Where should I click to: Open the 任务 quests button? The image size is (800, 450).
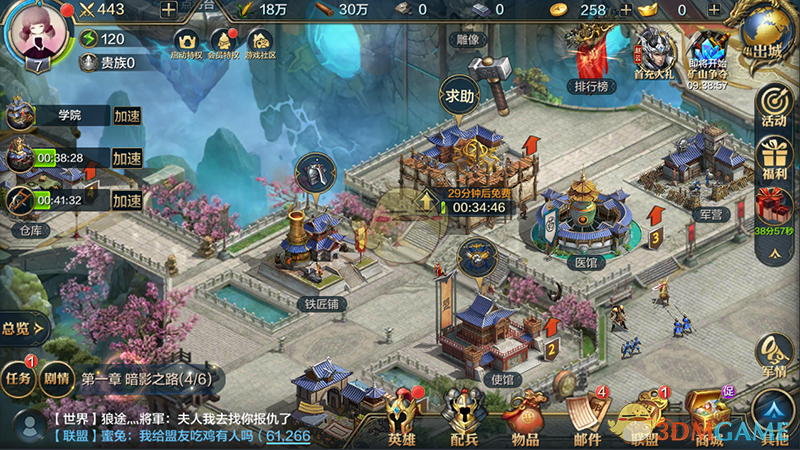pyautogui.click(x=18, y=379)
